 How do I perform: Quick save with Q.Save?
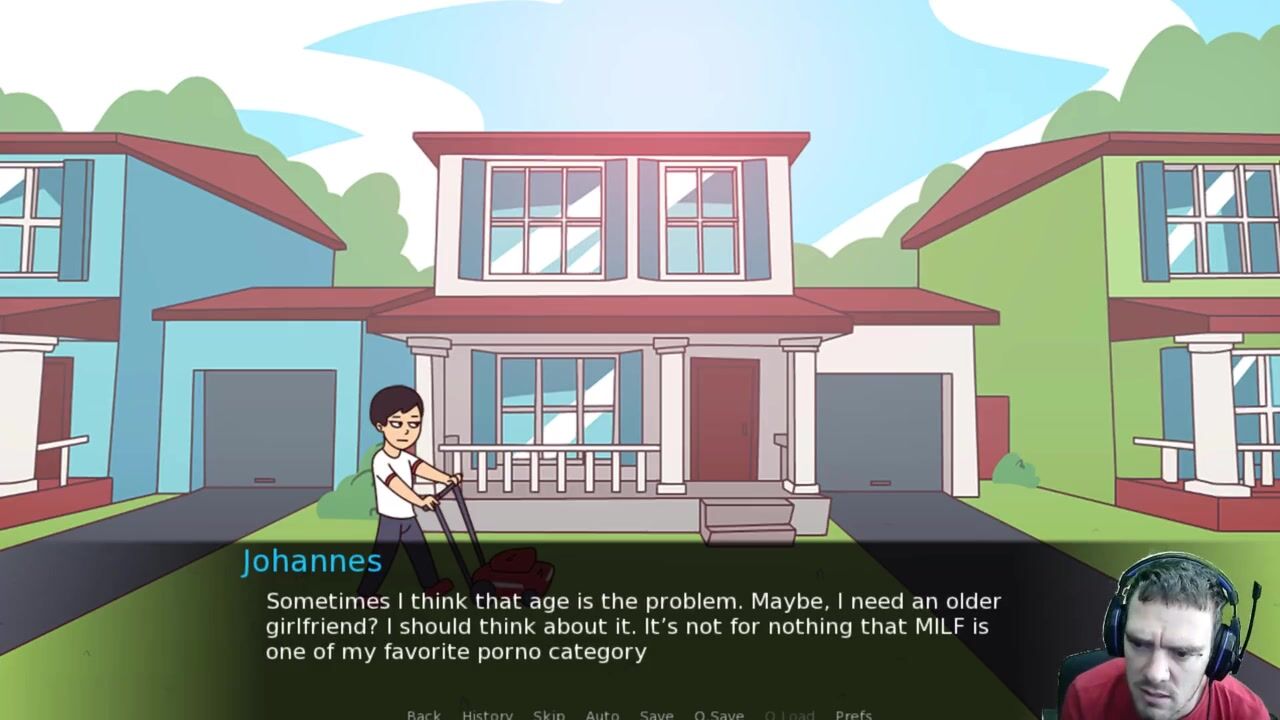click(x=718, y=714)
